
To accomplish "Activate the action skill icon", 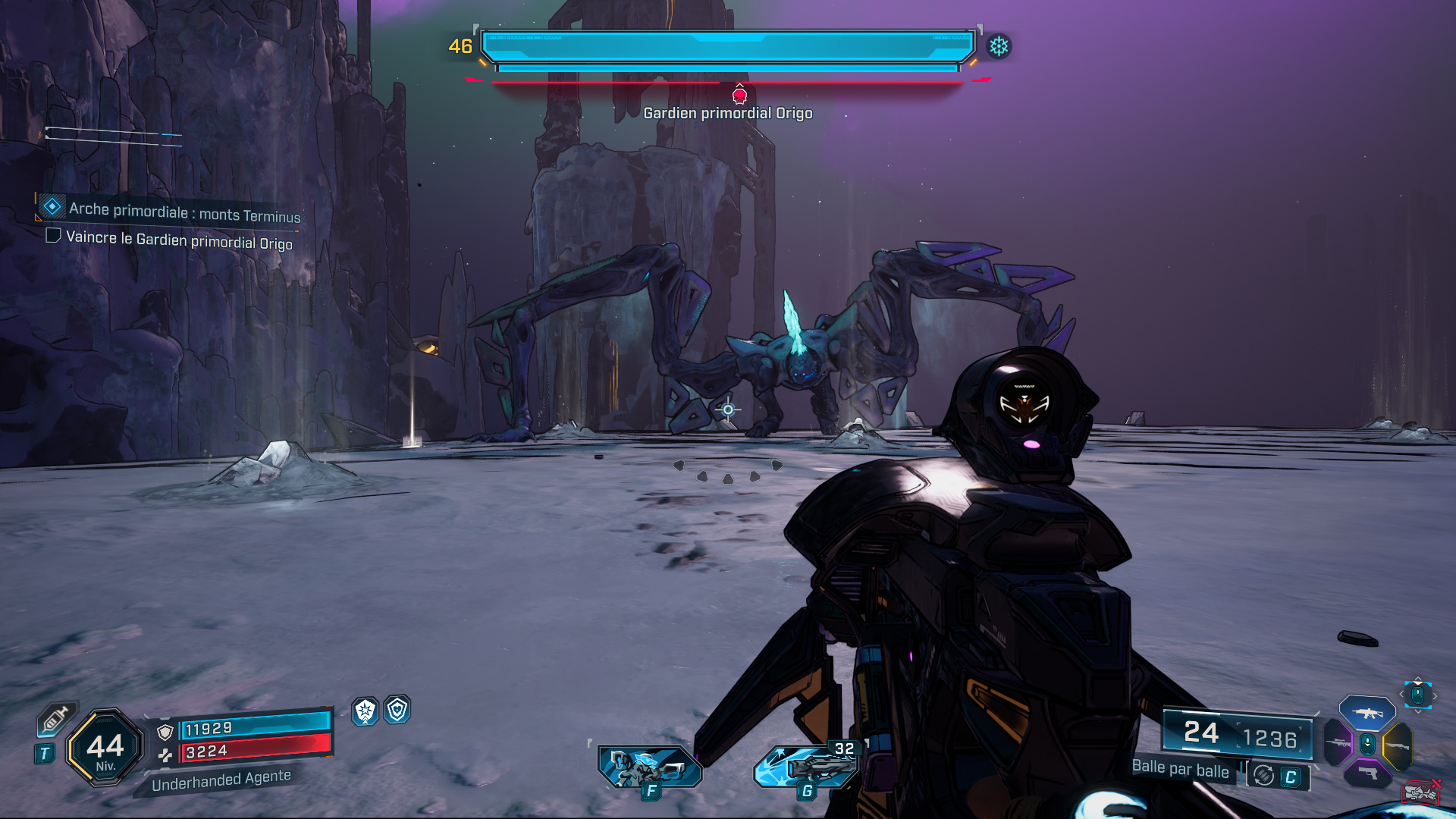I will pos(650,767).
